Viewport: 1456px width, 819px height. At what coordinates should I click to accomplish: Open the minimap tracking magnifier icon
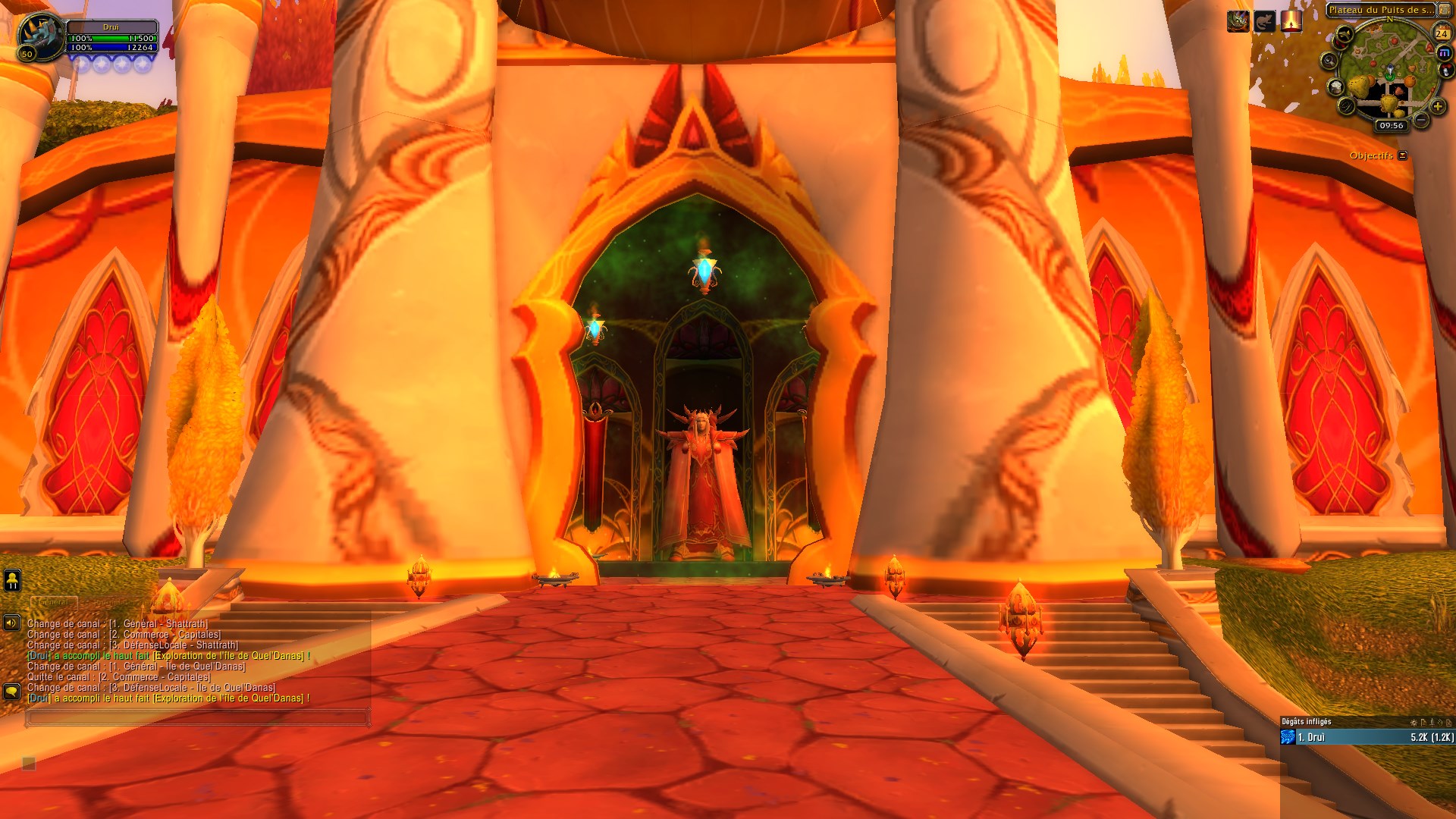click(1329, 61)
